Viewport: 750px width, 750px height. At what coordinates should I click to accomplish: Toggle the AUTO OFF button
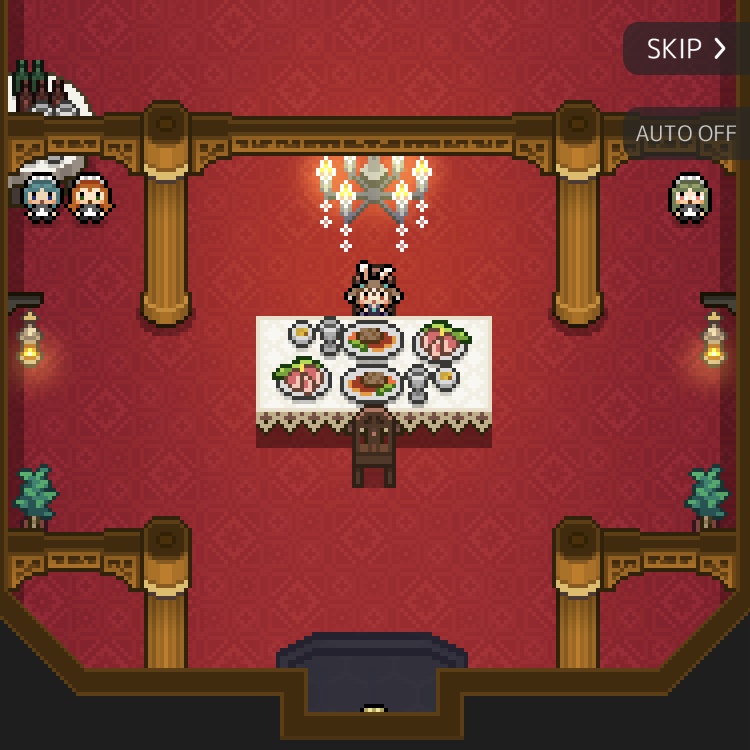pyautogui.click(x=686, y=133)
